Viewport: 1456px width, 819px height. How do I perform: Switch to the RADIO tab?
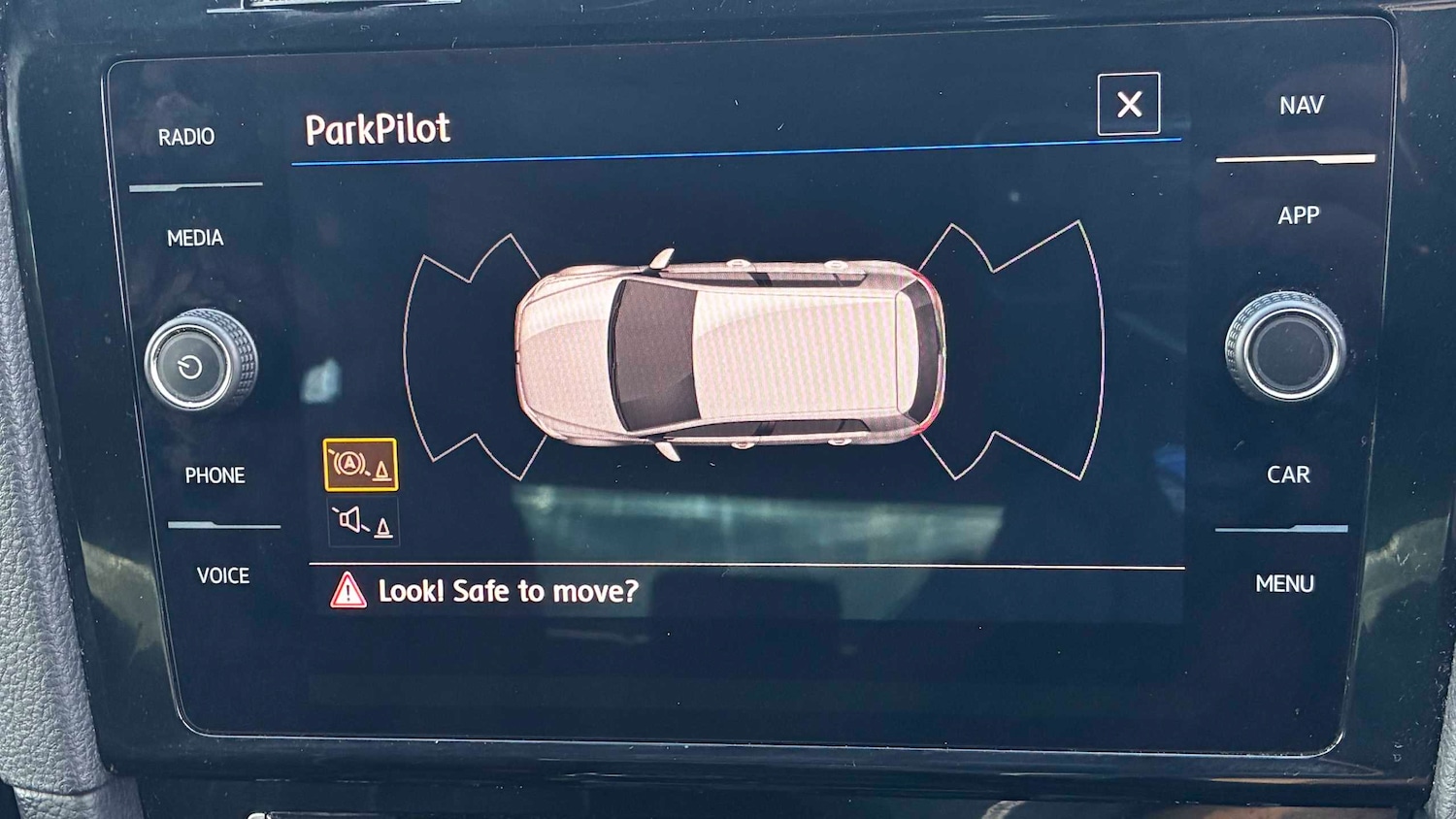pyautogui.click(x=186, y=137)
